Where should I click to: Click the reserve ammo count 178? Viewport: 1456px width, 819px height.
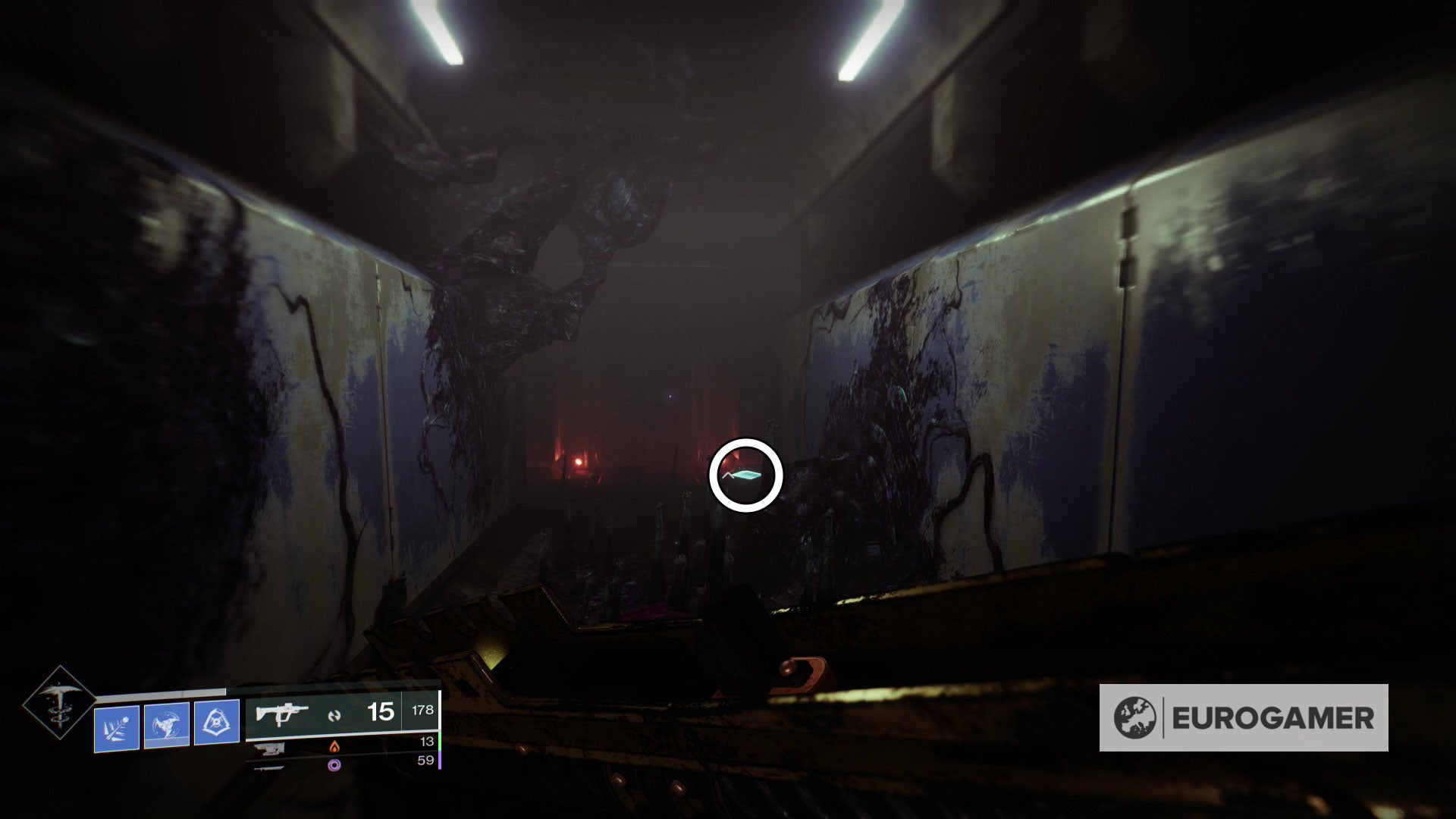[x=422, y=711]
